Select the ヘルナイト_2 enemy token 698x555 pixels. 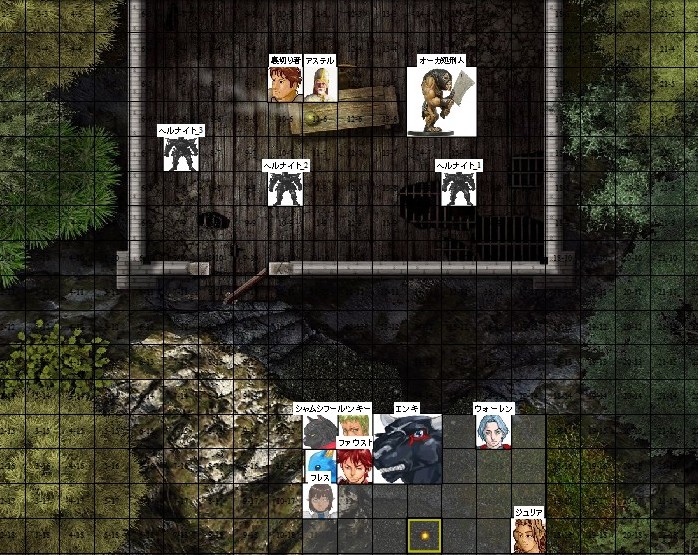(x=285, y=188)
